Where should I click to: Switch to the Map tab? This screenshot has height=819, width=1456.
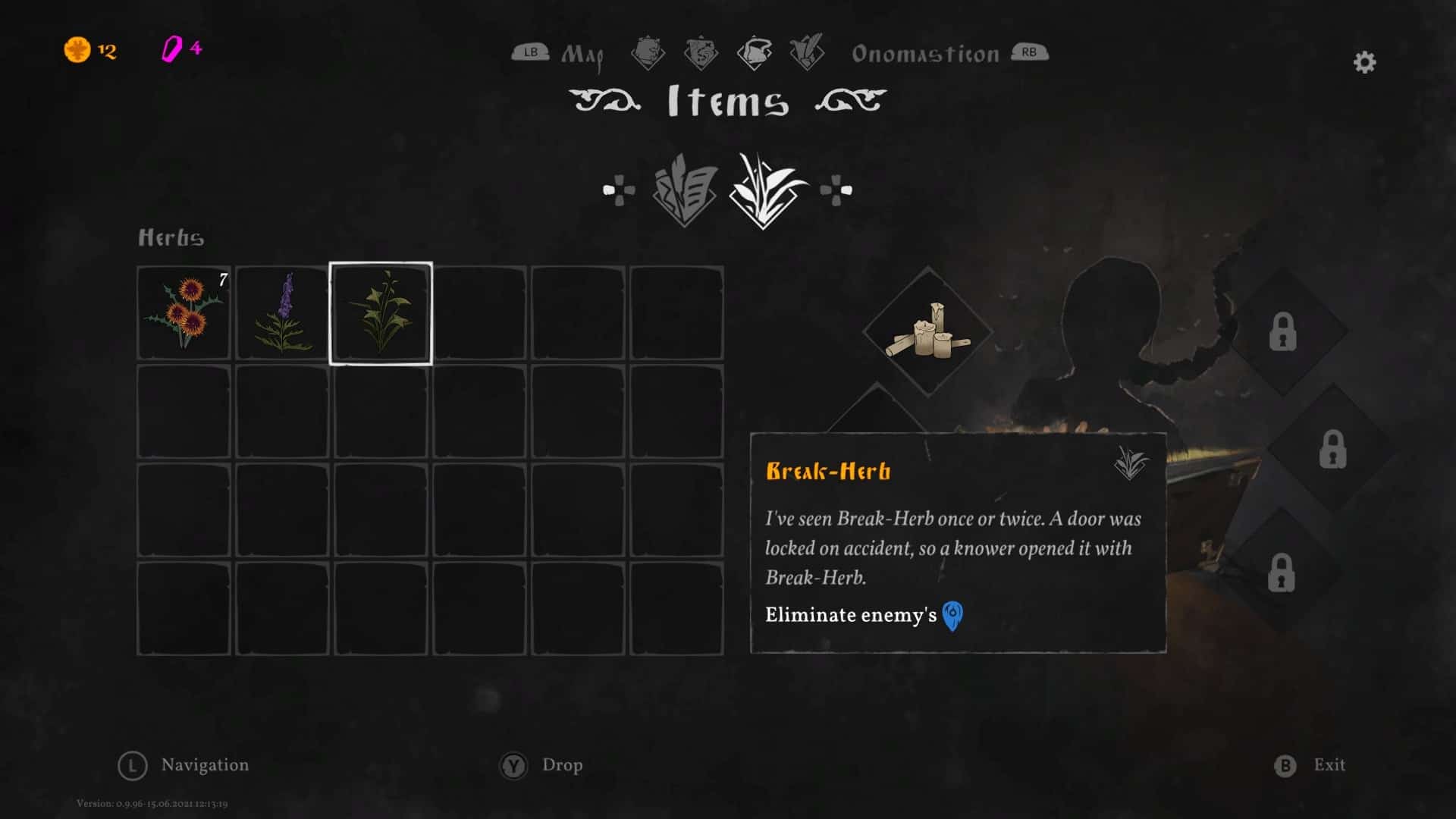(x=582, y=55)
